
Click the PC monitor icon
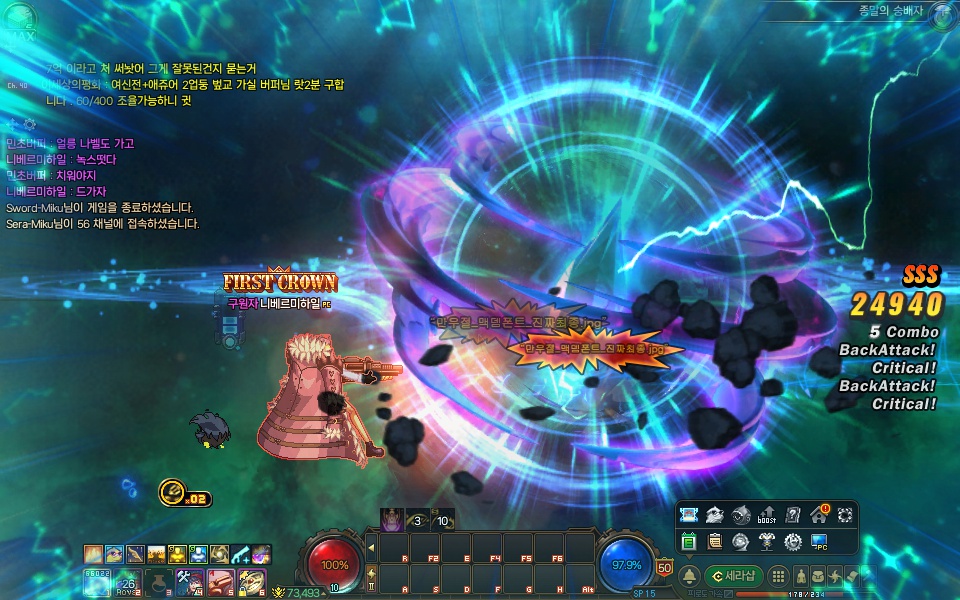tap(819, 542)
